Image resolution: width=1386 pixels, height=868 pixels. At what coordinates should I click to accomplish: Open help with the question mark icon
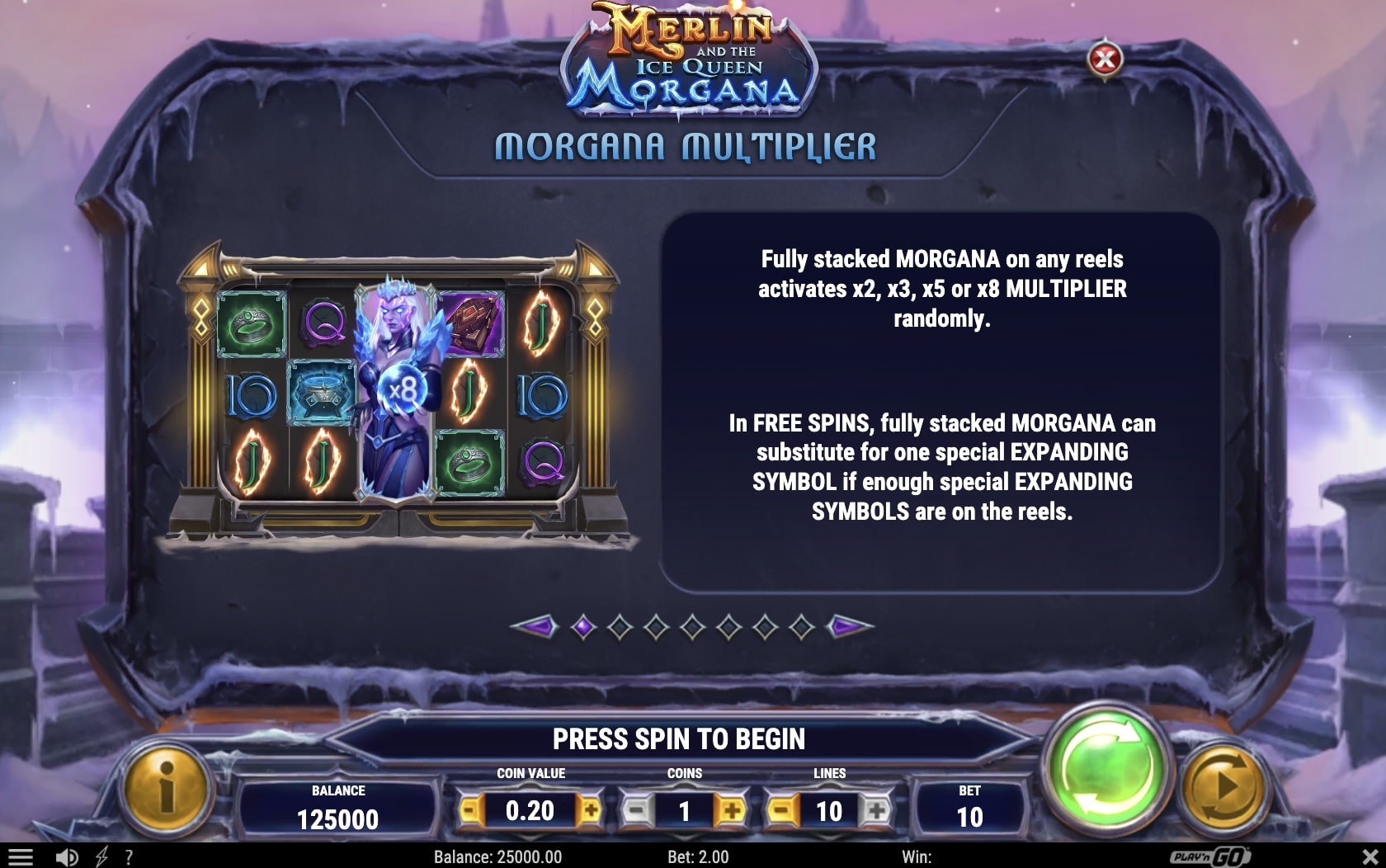[129, 857]
